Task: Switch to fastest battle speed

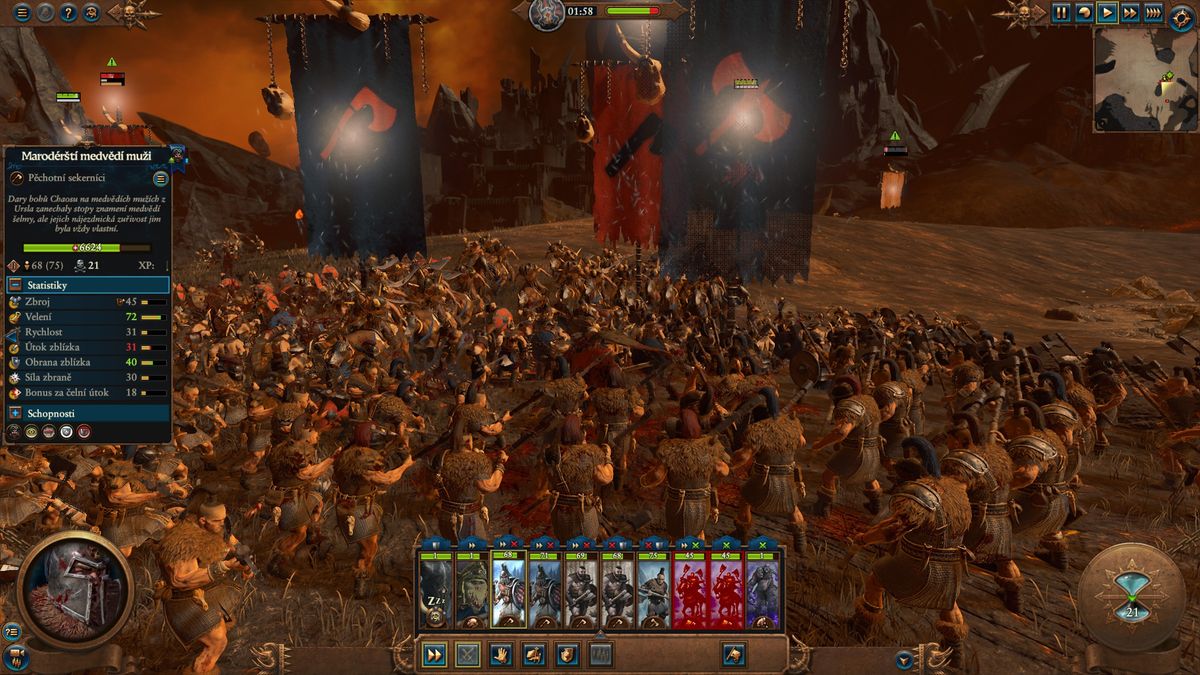Action: point(1153,13)
